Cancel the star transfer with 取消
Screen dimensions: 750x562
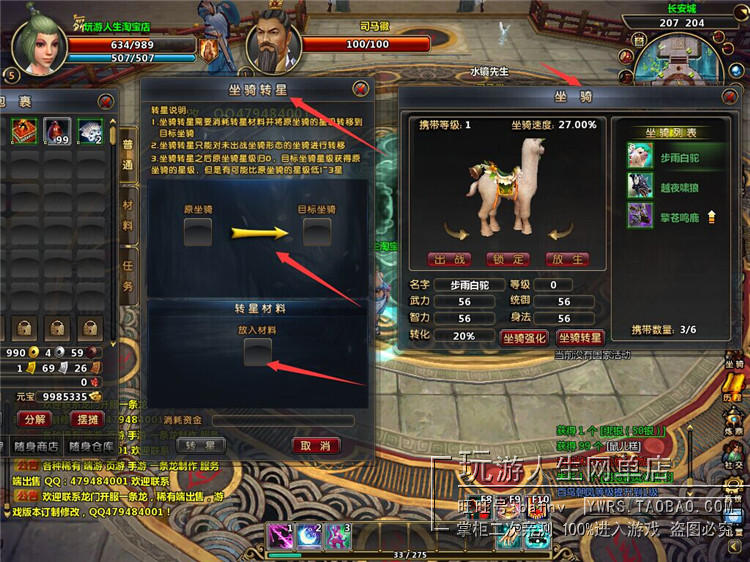pos(316,445)
